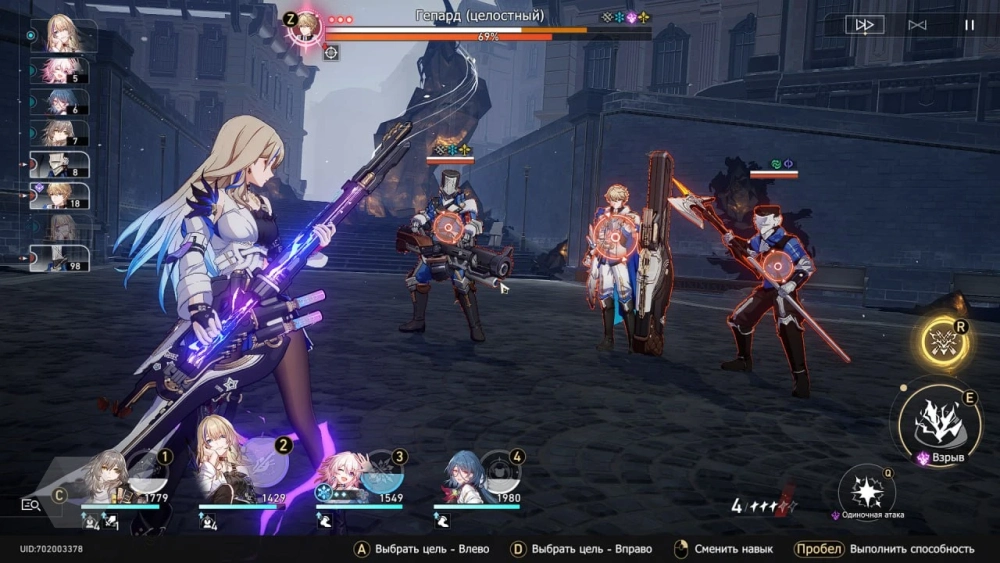Click Gepard's boss portrait at the top
This screenshot has width=1000, height=563.
(305, 26)
